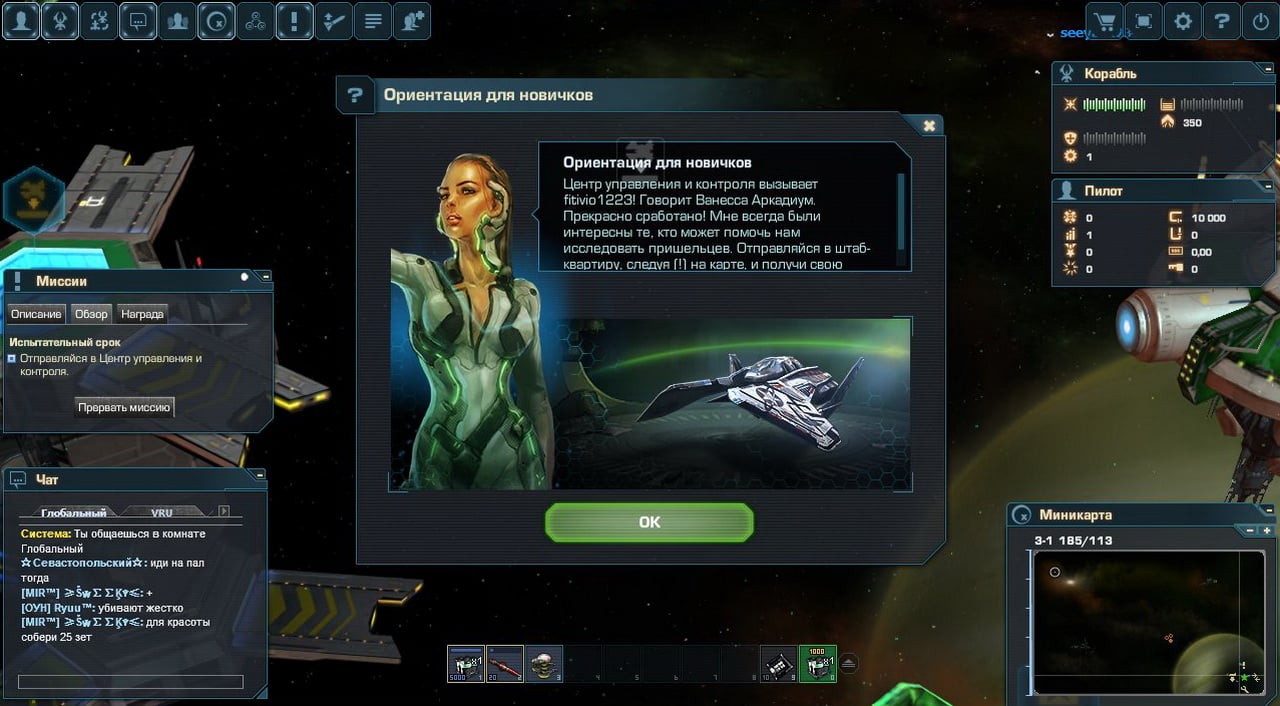
Task: Expand the hotbar with arrow button
Action: pyautogui.click(x=848, y=663)
